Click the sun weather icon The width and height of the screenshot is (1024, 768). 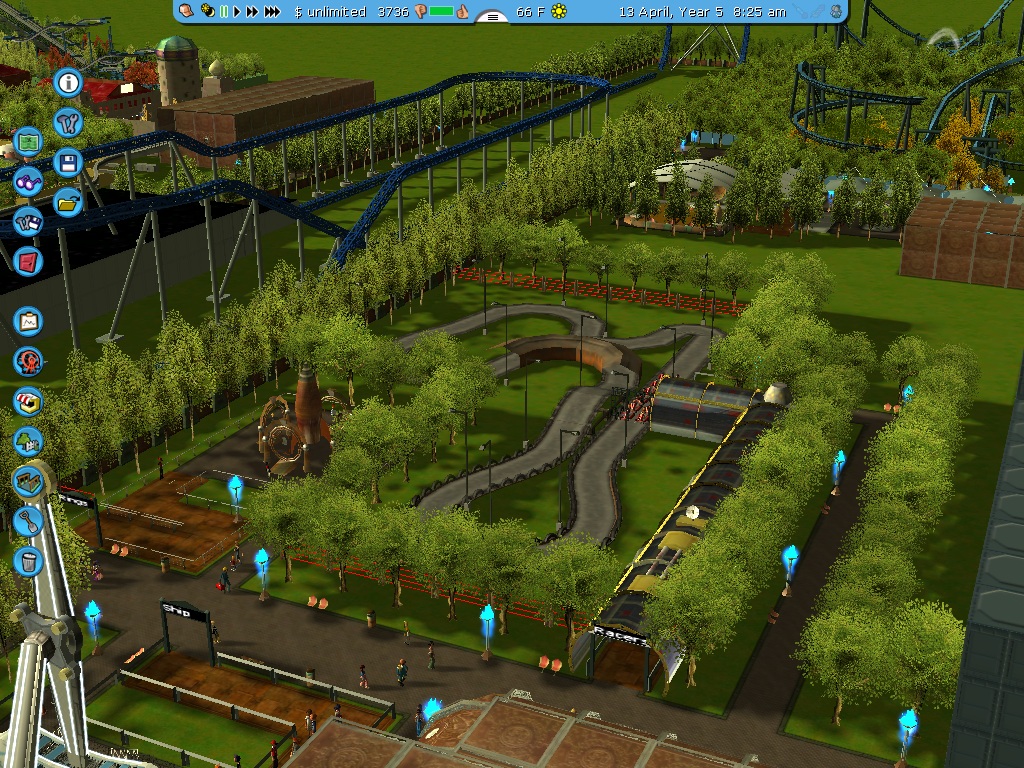point(558,12)
